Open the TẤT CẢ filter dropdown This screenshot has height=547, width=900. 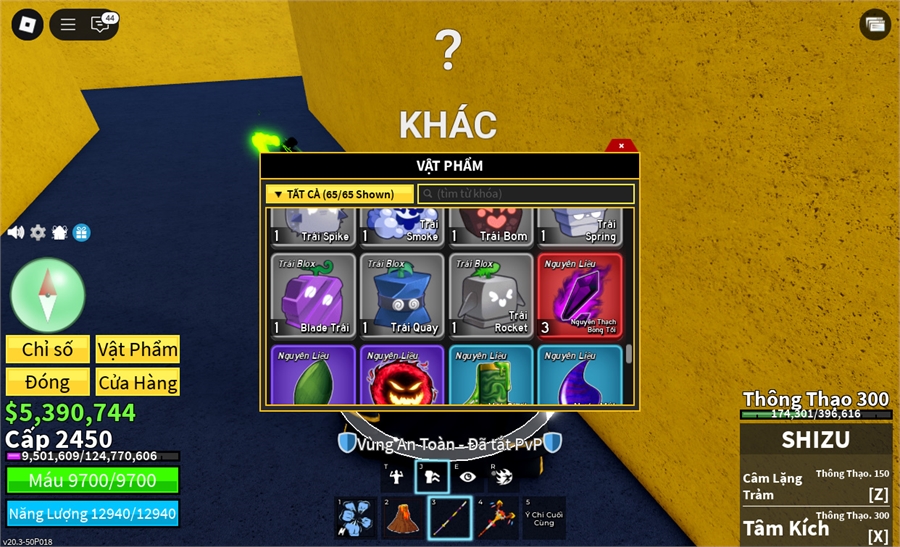point(339,194)
